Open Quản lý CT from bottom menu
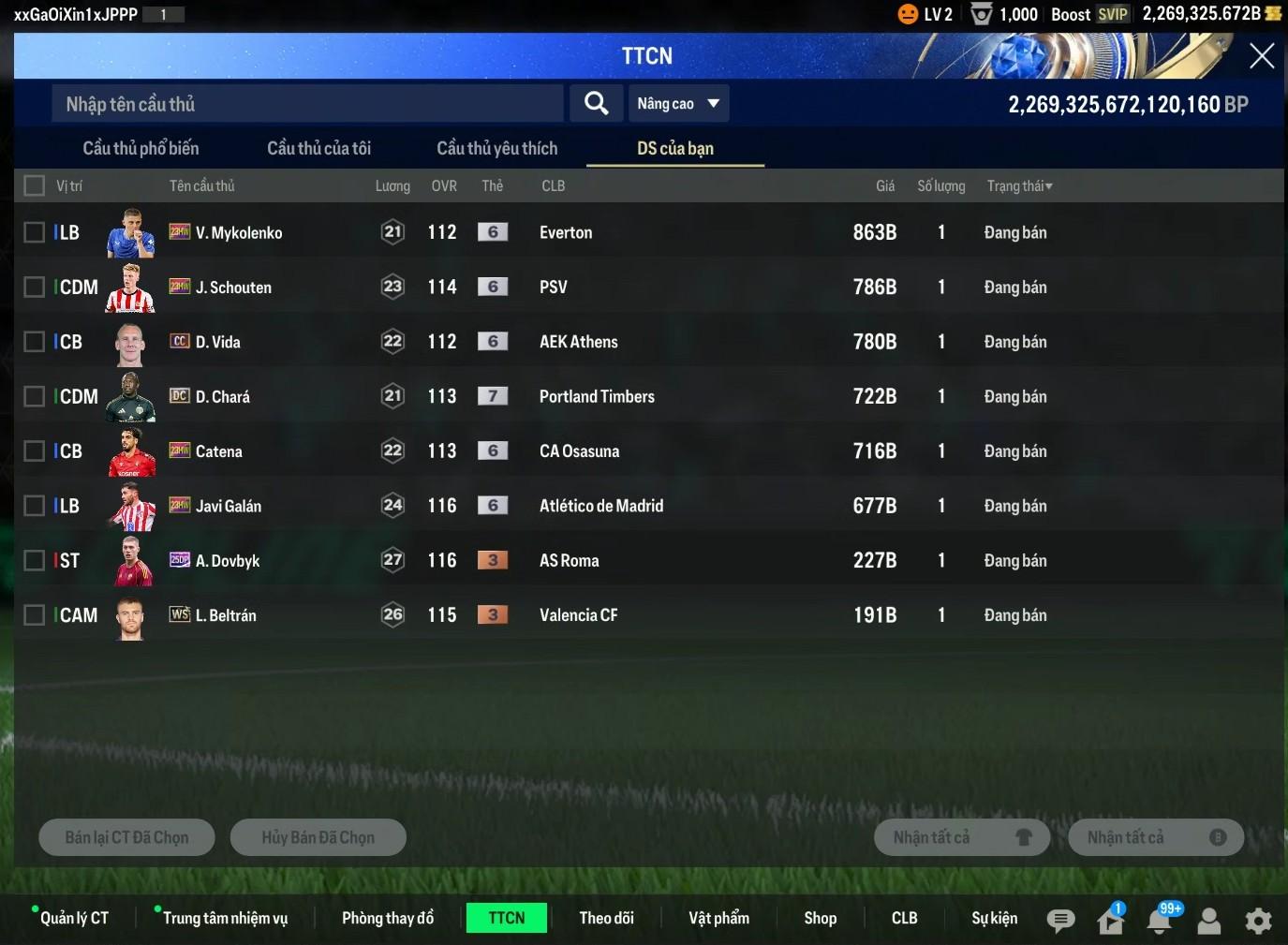The height and width of the screenshot is (945, 1288). tap(74, 918)
